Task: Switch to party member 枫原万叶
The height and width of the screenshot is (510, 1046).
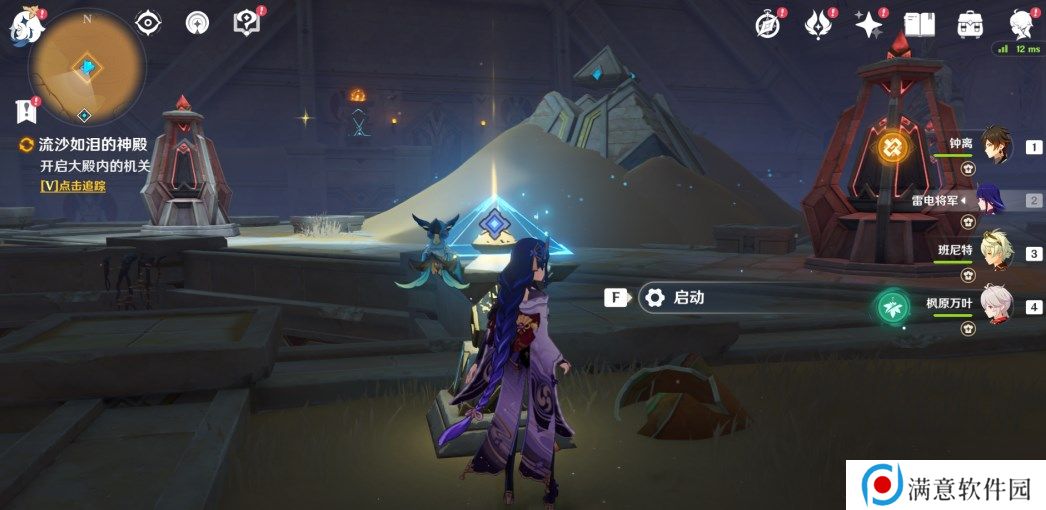Action: pyautogui.click(x=995, y=307)
